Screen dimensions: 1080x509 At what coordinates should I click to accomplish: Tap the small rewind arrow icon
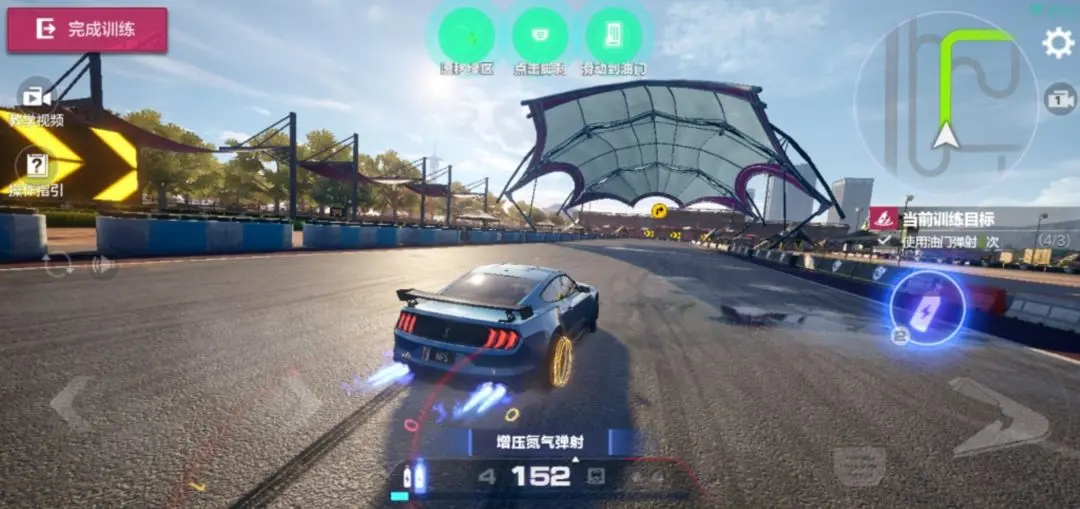[101, 266]
